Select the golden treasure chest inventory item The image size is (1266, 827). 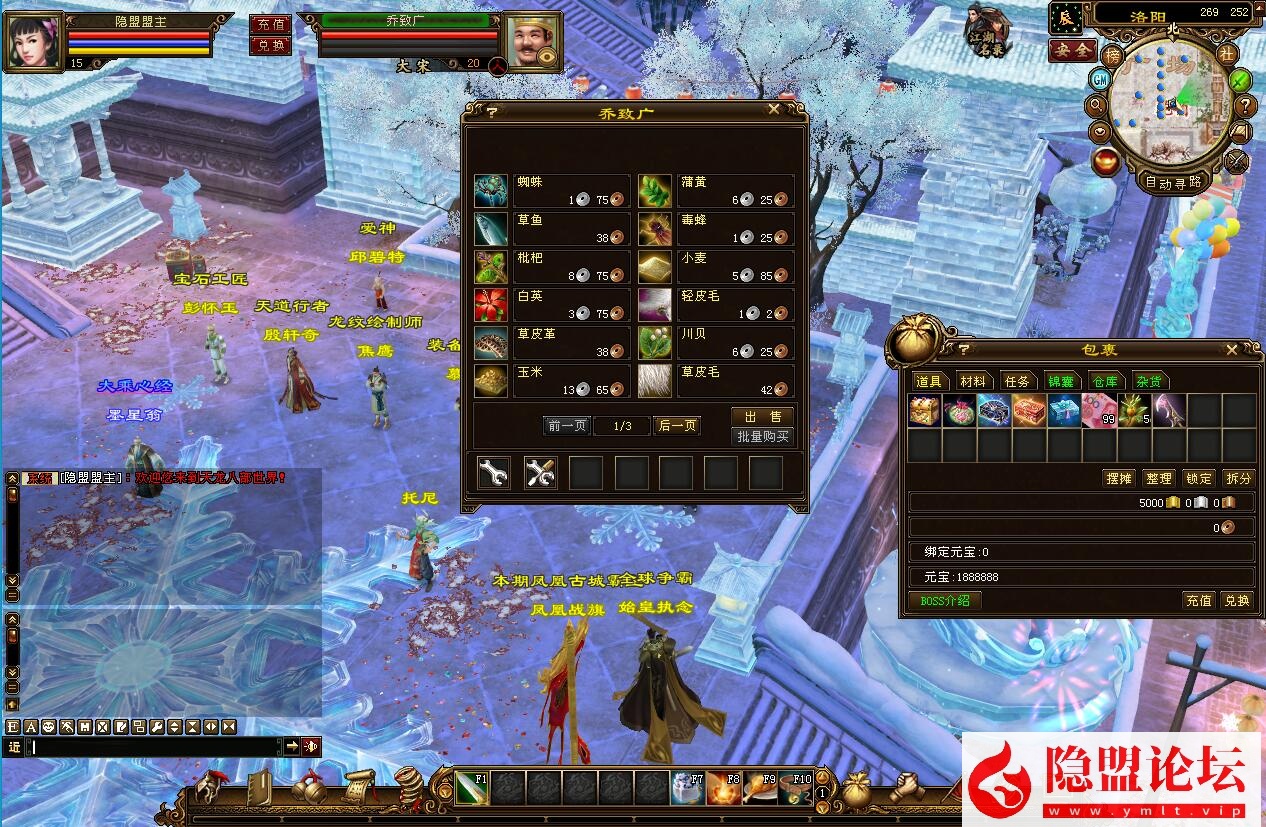[x=924, y=410]
